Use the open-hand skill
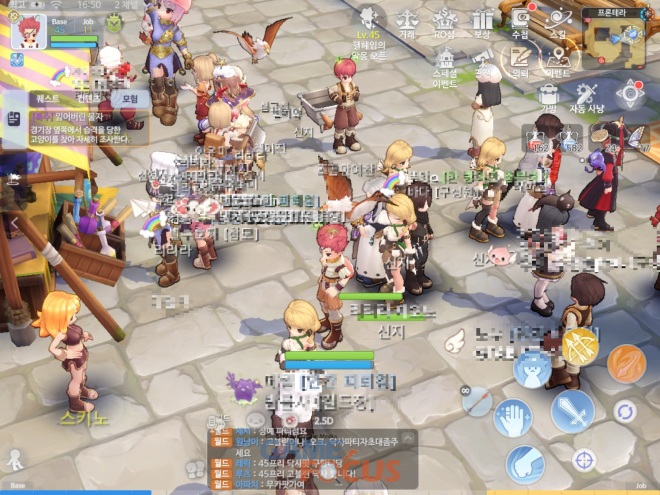The image size is (660, 495). pos(513,419)
